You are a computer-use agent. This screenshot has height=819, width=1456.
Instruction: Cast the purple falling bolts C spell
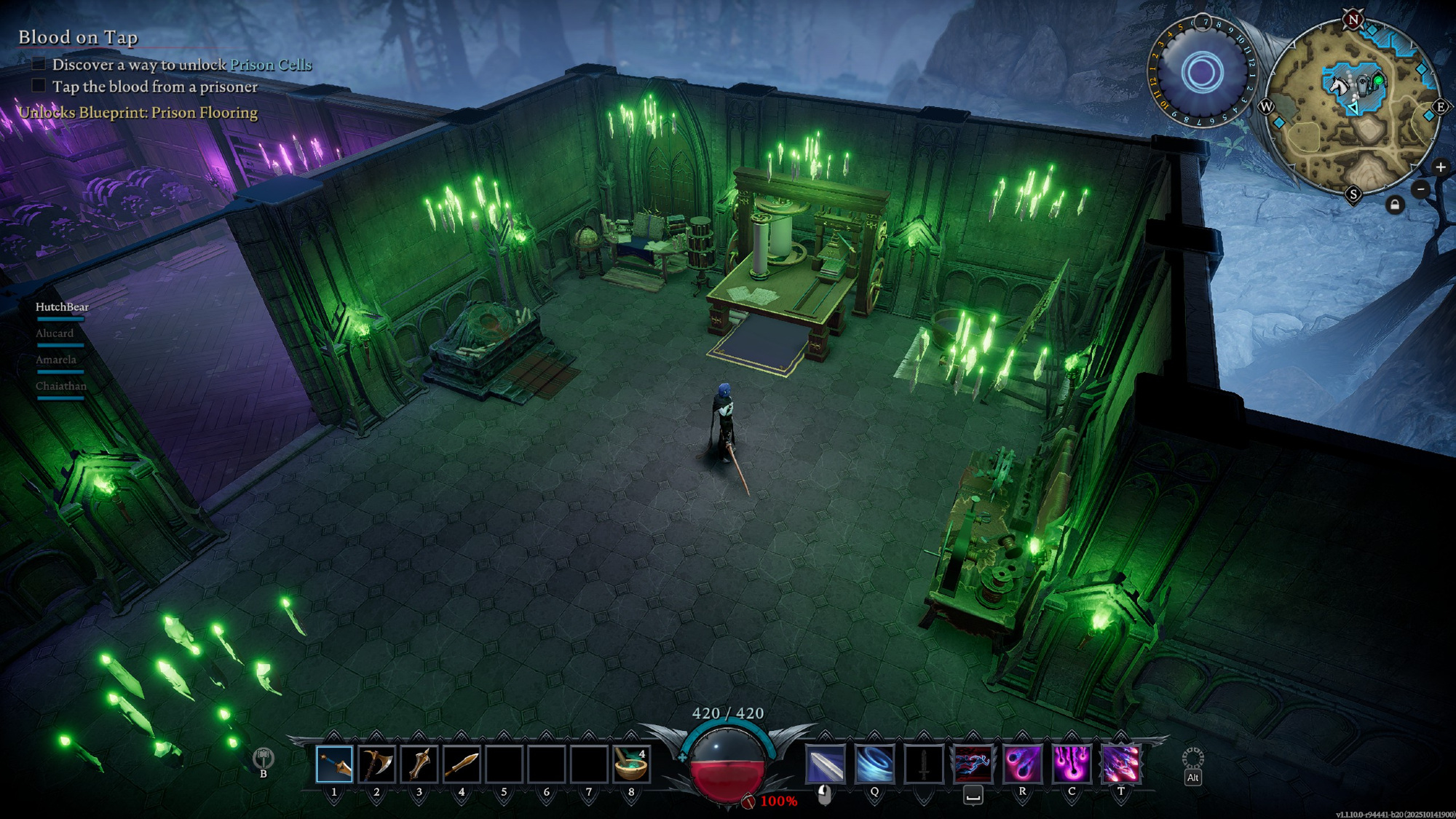coord(1072,764)
